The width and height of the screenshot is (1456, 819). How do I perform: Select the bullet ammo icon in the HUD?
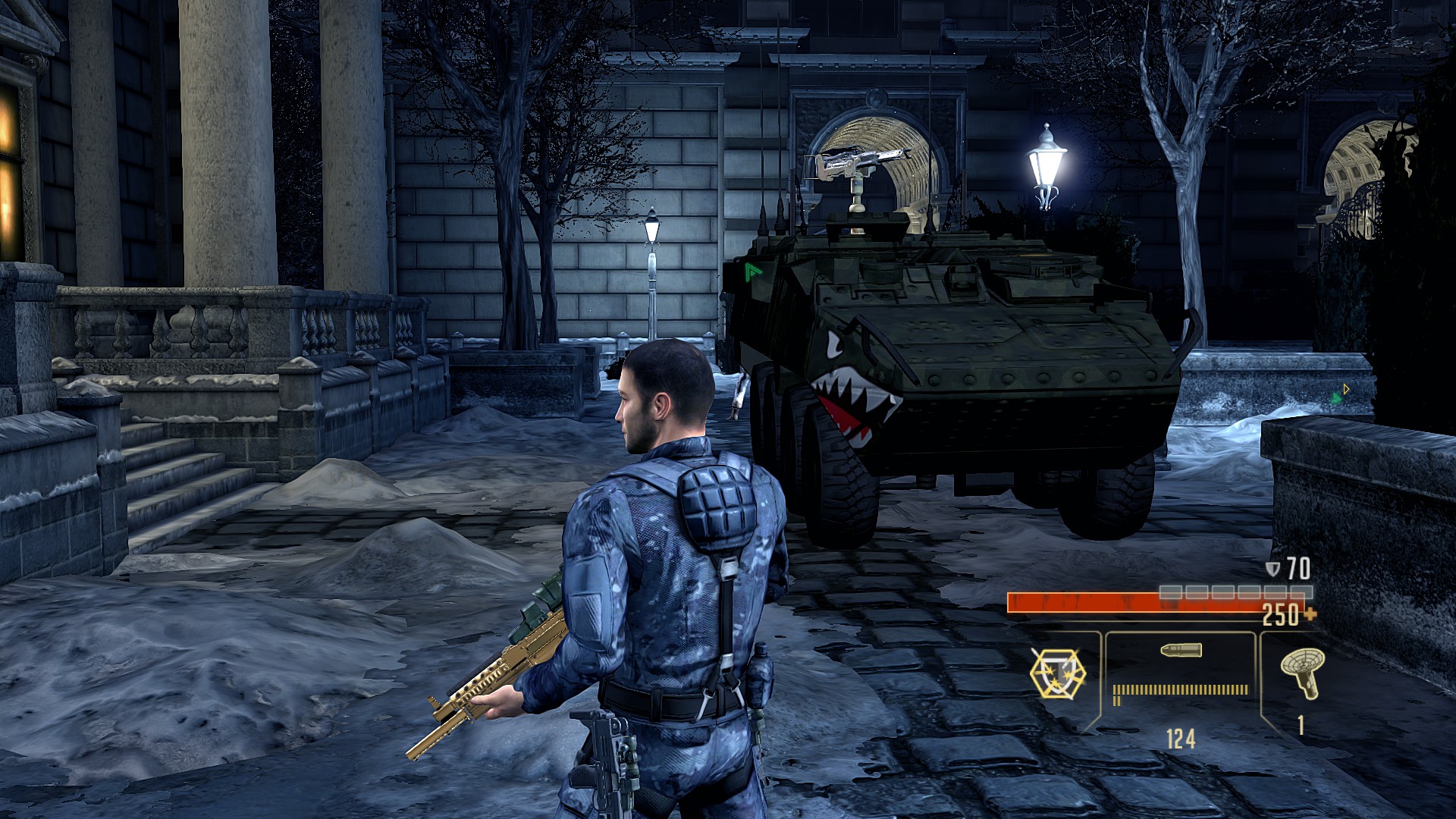pos(1181,651)
